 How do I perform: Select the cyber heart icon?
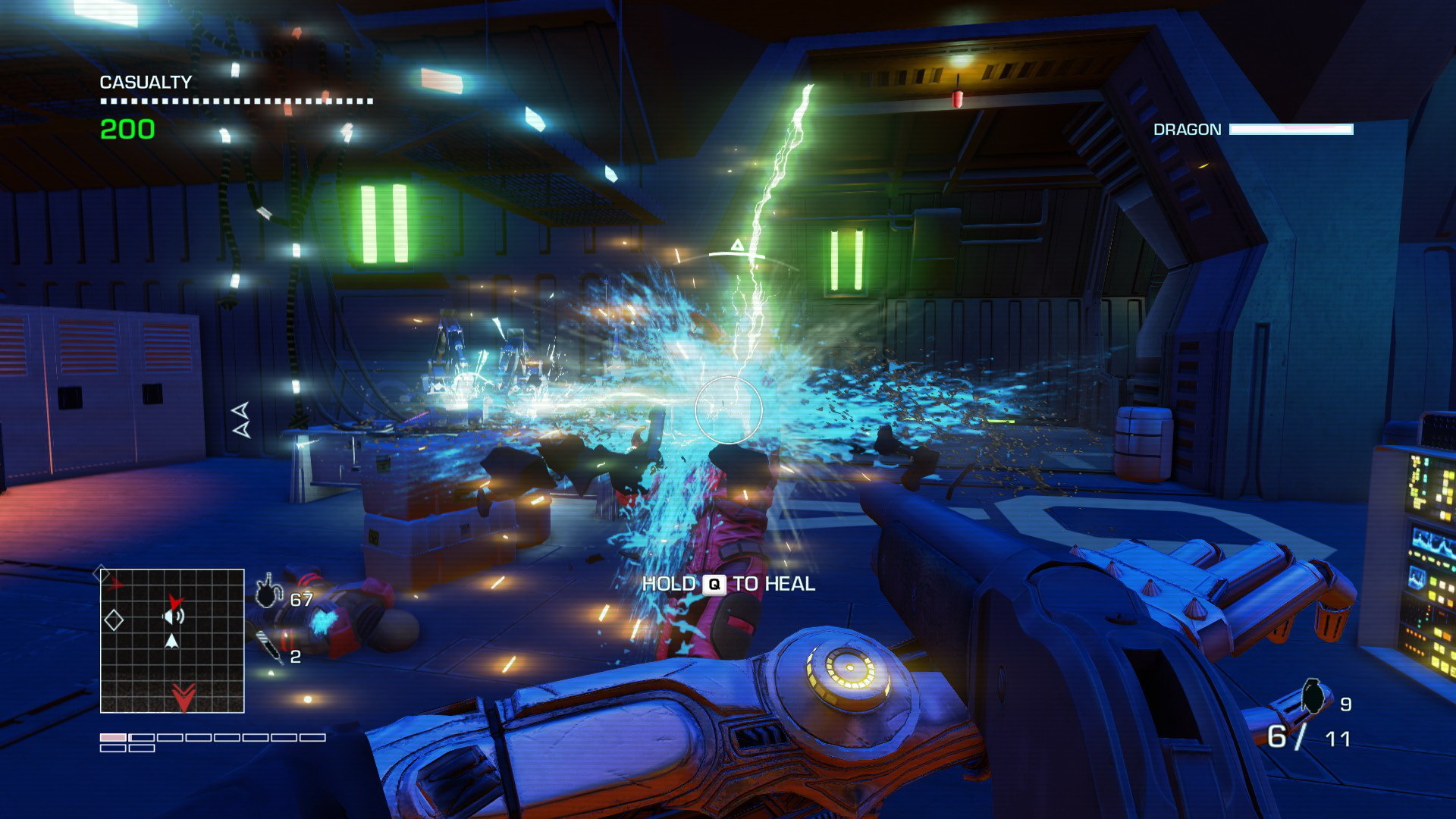(x=268, y=593)
